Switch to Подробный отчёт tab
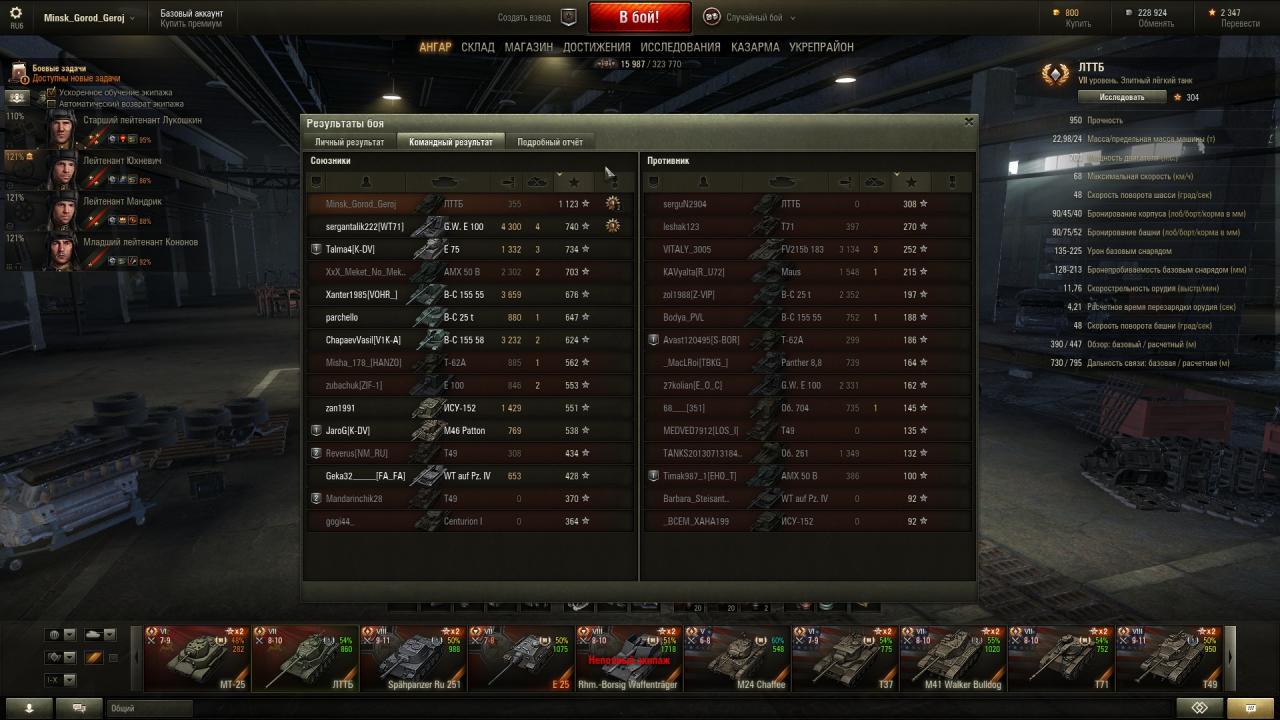Image resolution: width=1280 pixels, height=720 pixels. click(550, 142)
